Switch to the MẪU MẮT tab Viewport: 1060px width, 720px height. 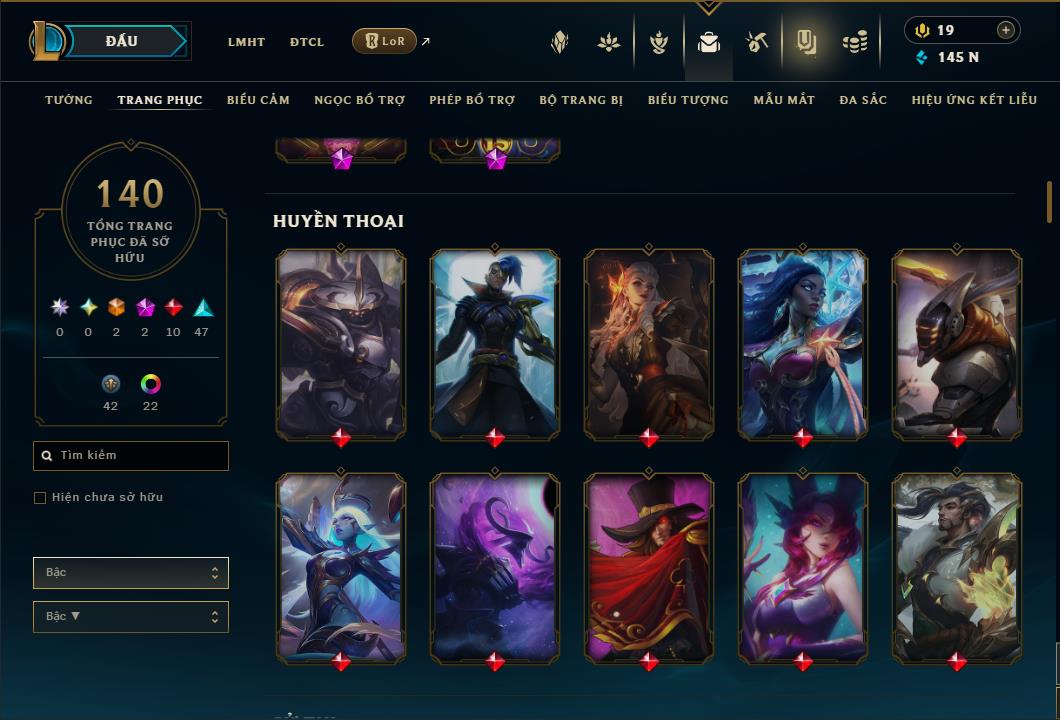click(784, 100)
